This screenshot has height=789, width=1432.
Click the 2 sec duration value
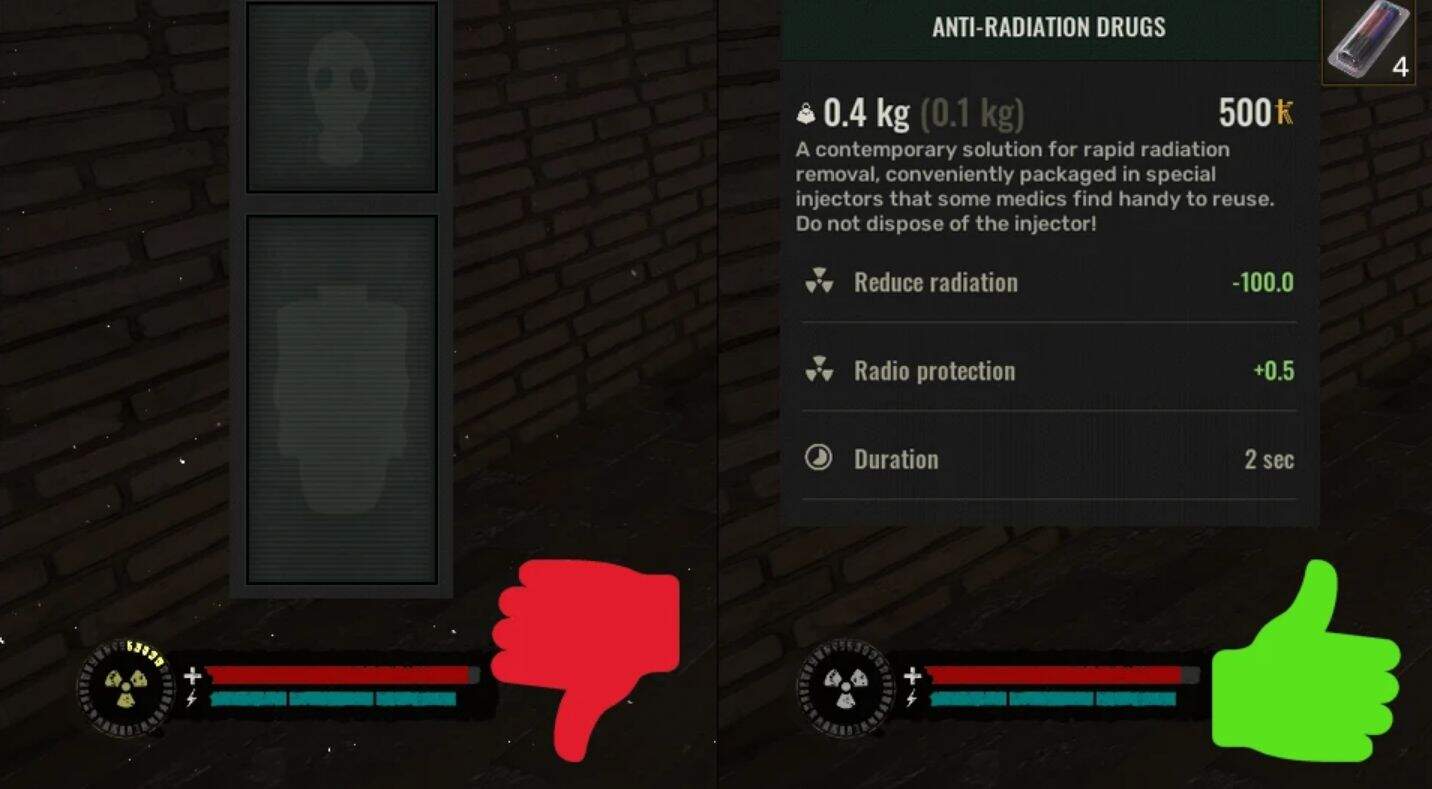[1266, 458]
